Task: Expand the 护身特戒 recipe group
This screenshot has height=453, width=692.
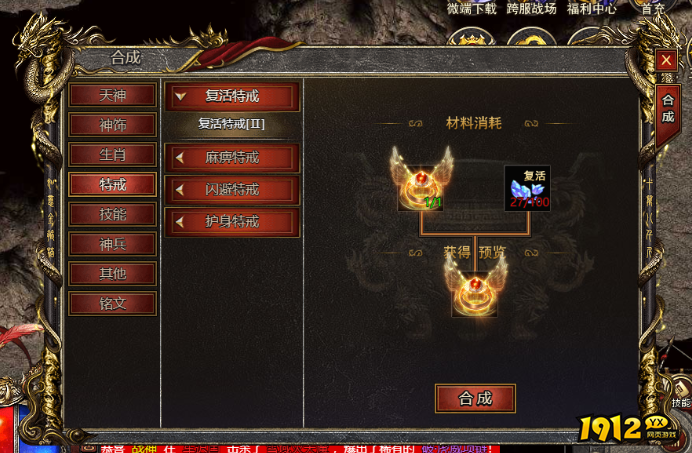Action: point(231,221)
